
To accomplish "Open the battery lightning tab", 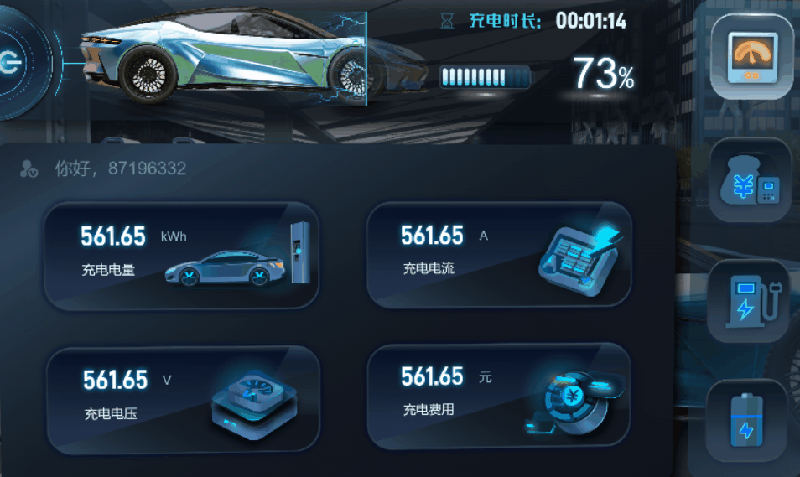I will point(747,420).
